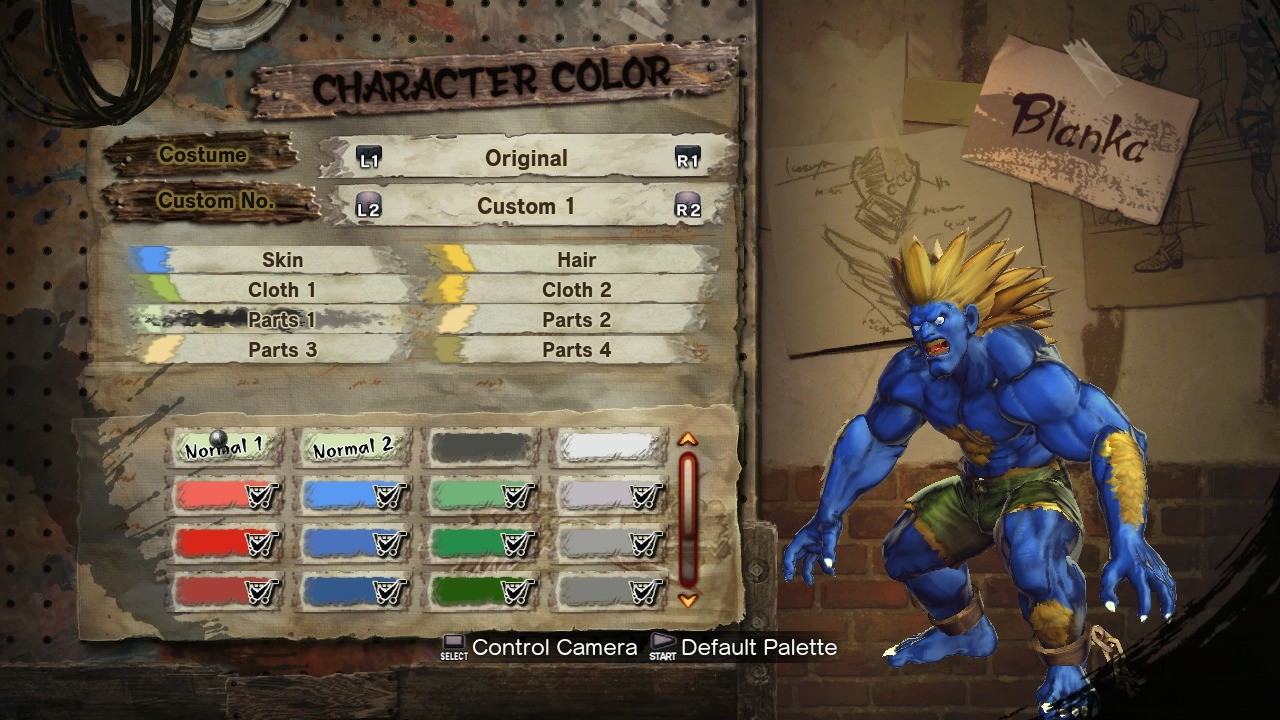Activate Default Palette
The height and width of the screenshot is (720, 1280).
[x=758, y=647]
